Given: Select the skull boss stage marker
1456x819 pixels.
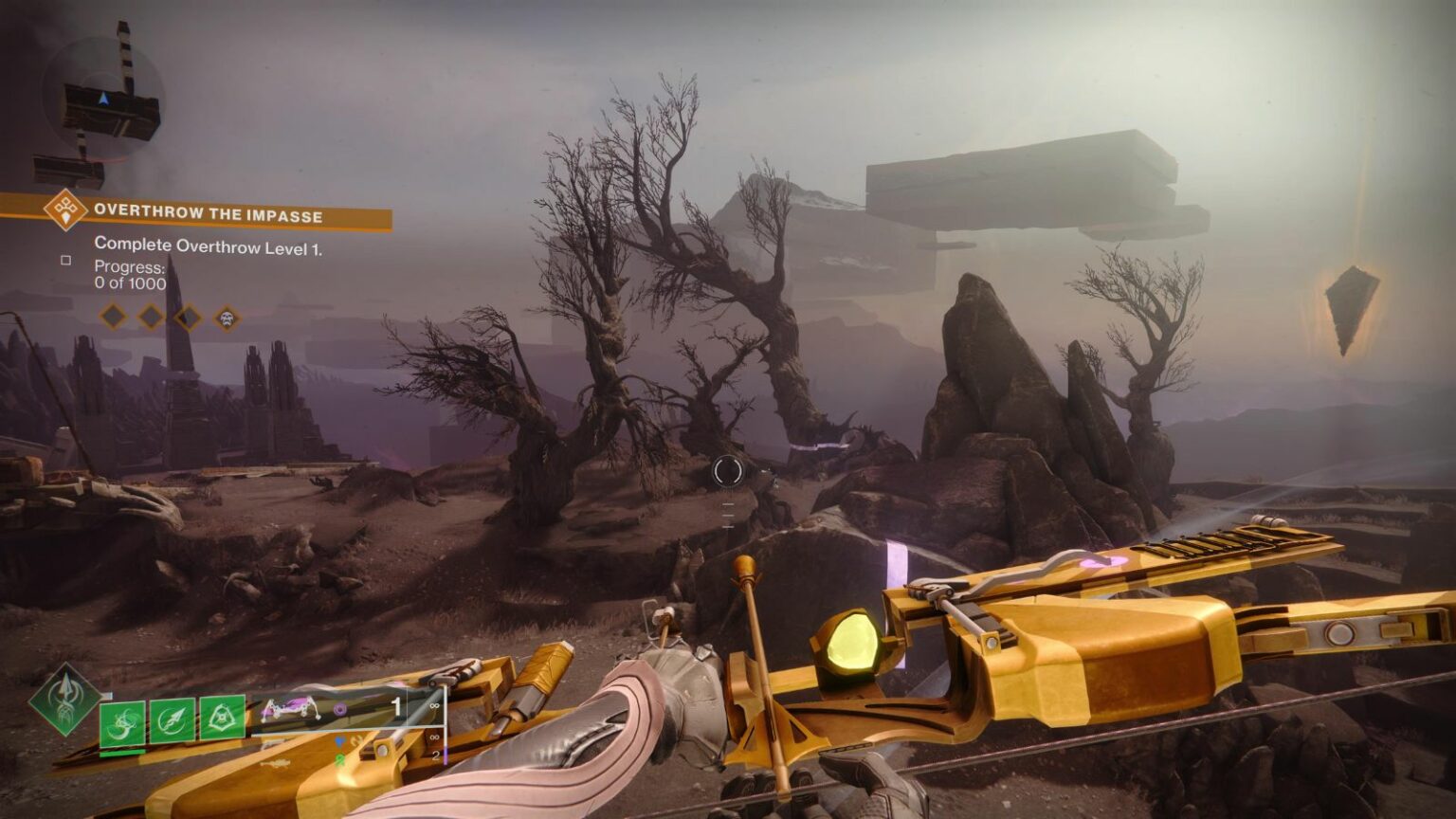Looking at the screenshot, I should click(x=227, y=318).
